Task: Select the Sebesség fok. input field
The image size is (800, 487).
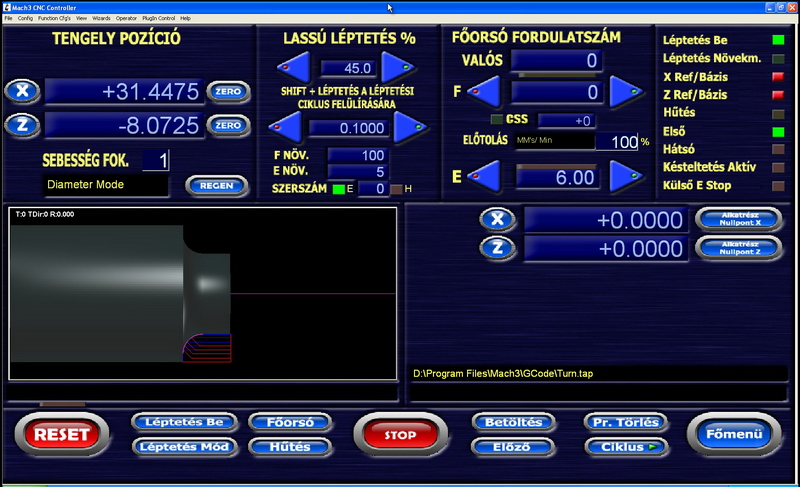Action: [156, 160]
